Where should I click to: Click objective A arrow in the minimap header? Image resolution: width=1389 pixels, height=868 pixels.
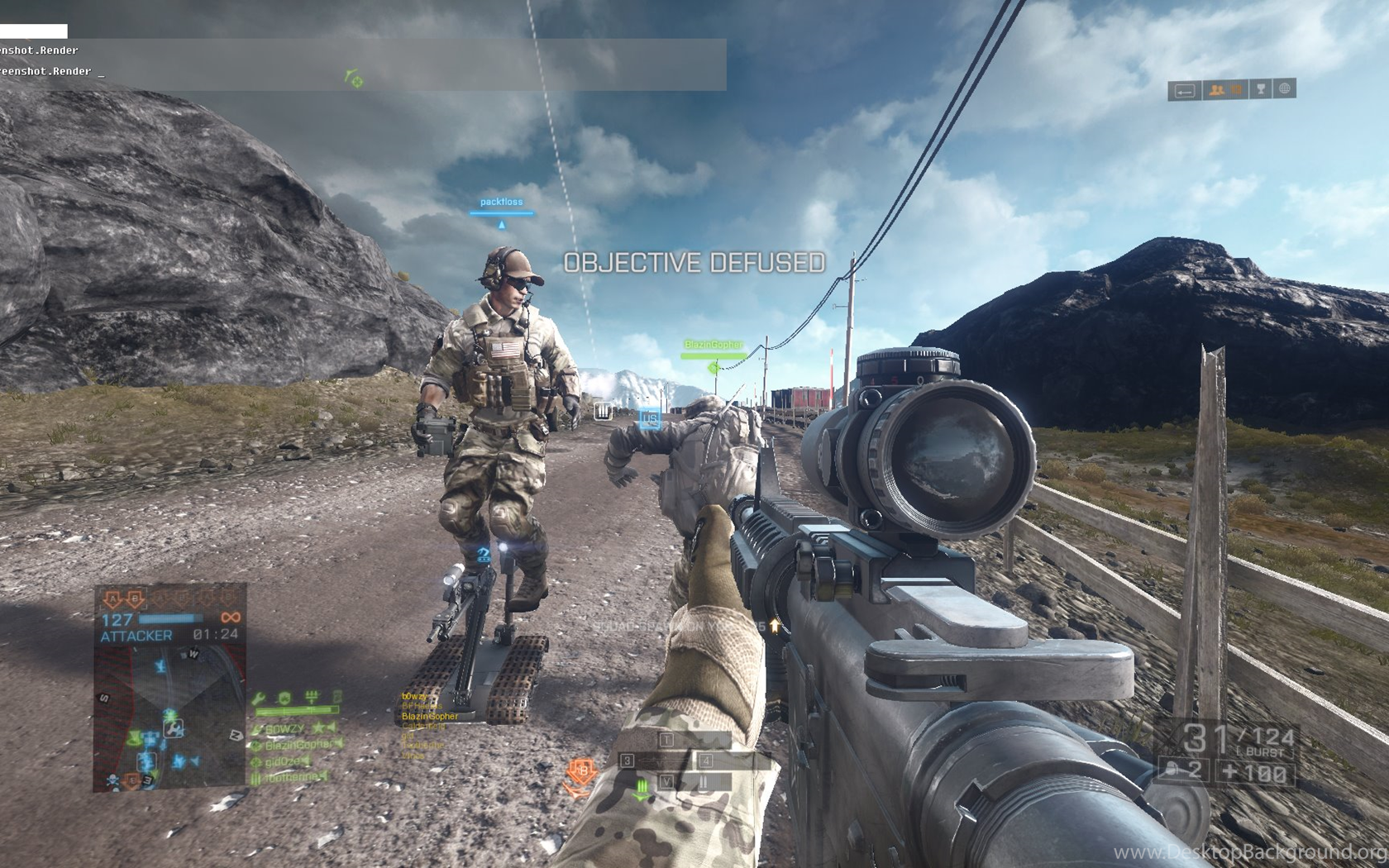pos(112,598)
